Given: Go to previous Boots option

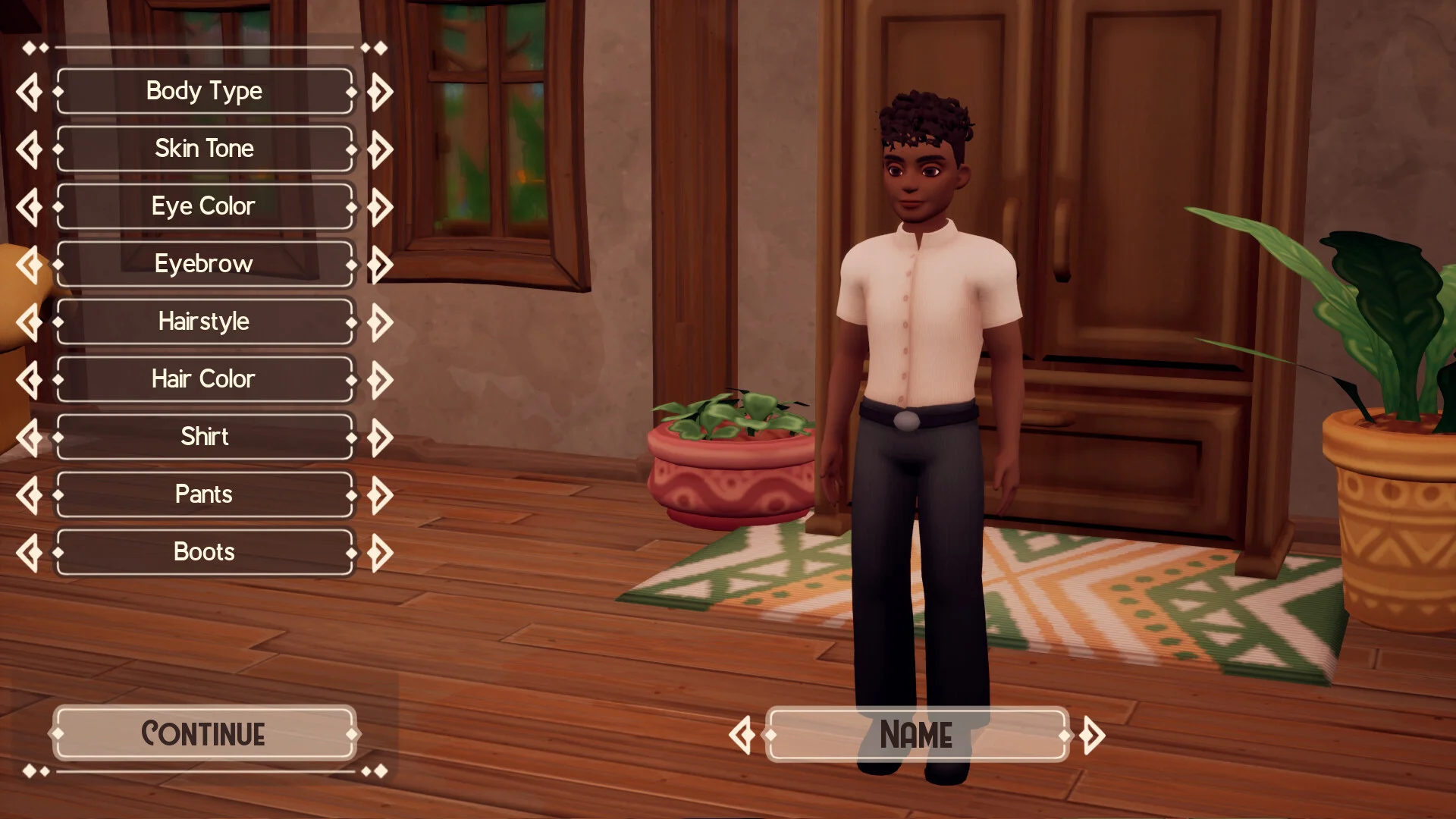Looking at the screenshot, I should 30,553.
